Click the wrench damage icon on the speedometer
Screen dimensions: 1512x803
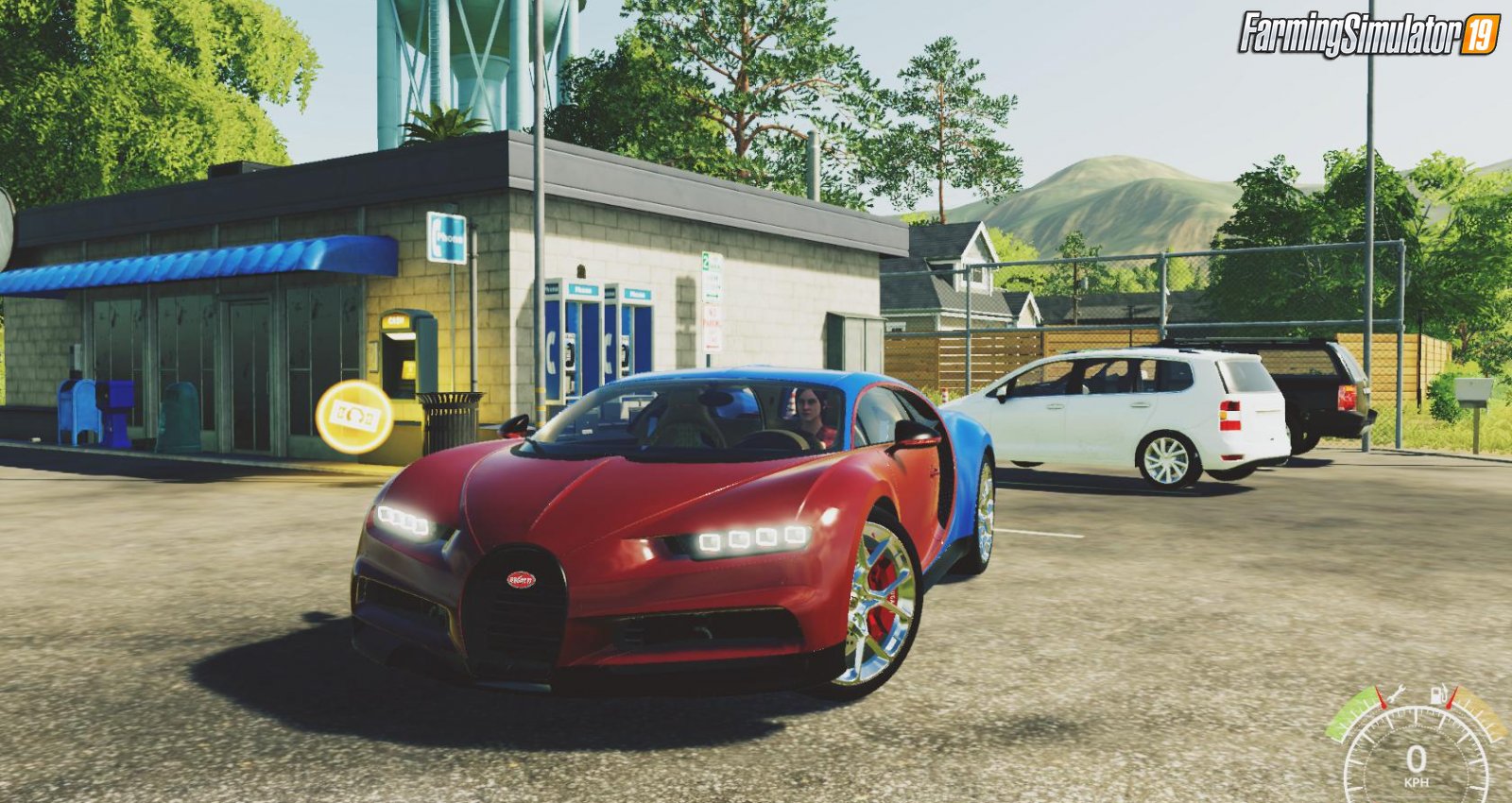pyautogui.click(x=1398, y=692)
